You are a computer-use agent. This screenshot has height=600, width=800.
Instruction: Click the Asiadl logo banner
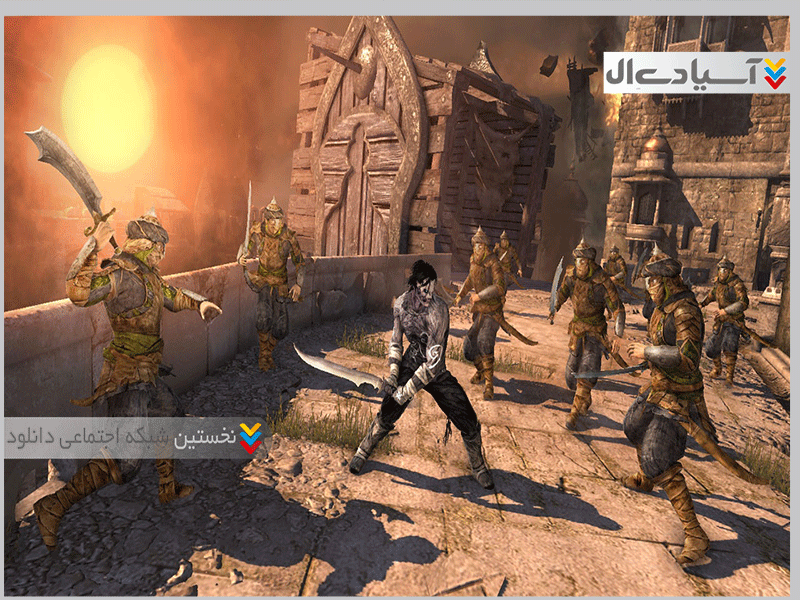pyautogui.click(x=696, y=73)
